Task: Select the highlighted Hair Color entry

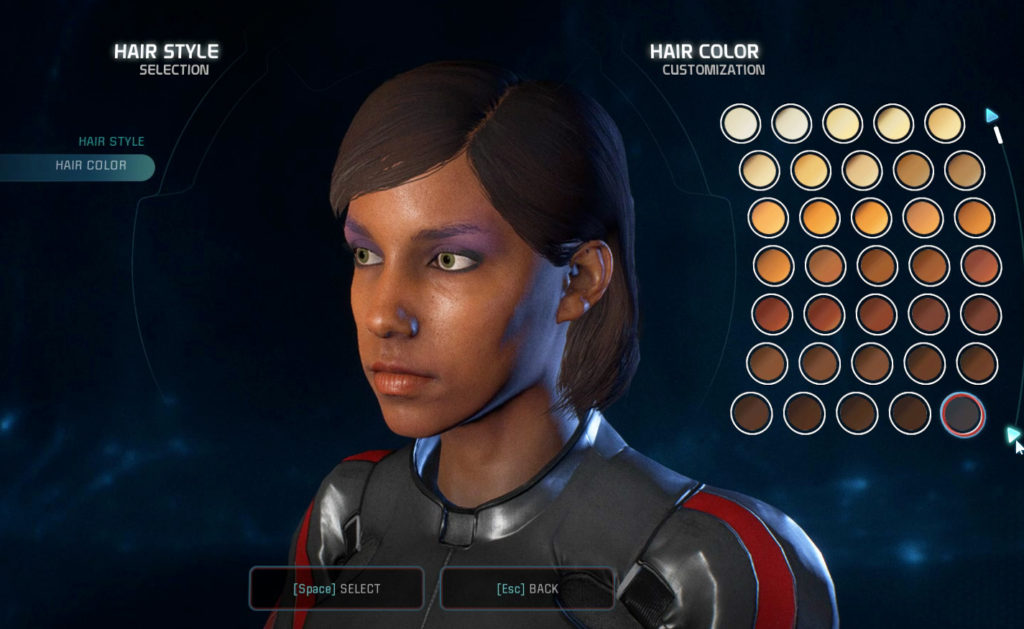Action: coord(90,166)
